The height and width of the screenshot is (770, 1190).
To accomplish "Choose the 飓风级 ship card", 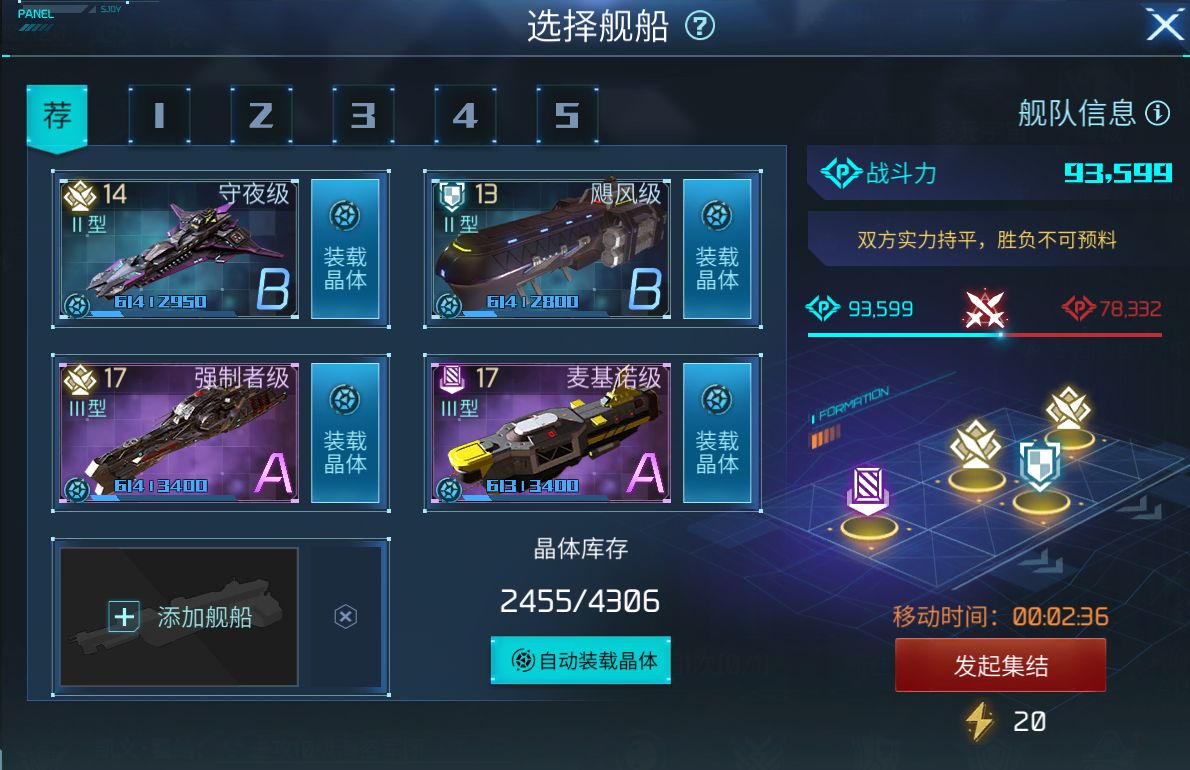I will pyautogui.click(x=552, y=249).
